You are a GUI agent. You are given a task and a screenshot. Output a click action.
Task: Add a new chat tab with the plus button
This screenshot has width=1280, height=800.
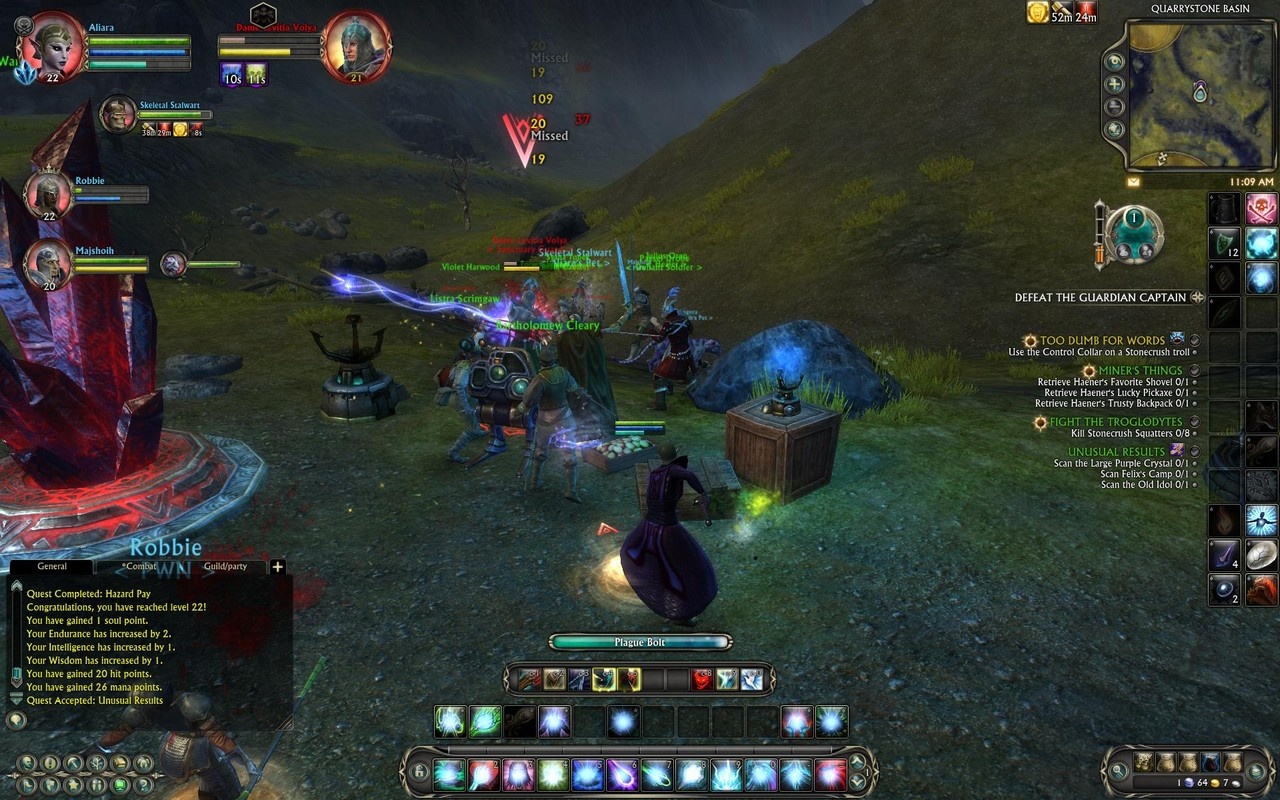point(278,567)
